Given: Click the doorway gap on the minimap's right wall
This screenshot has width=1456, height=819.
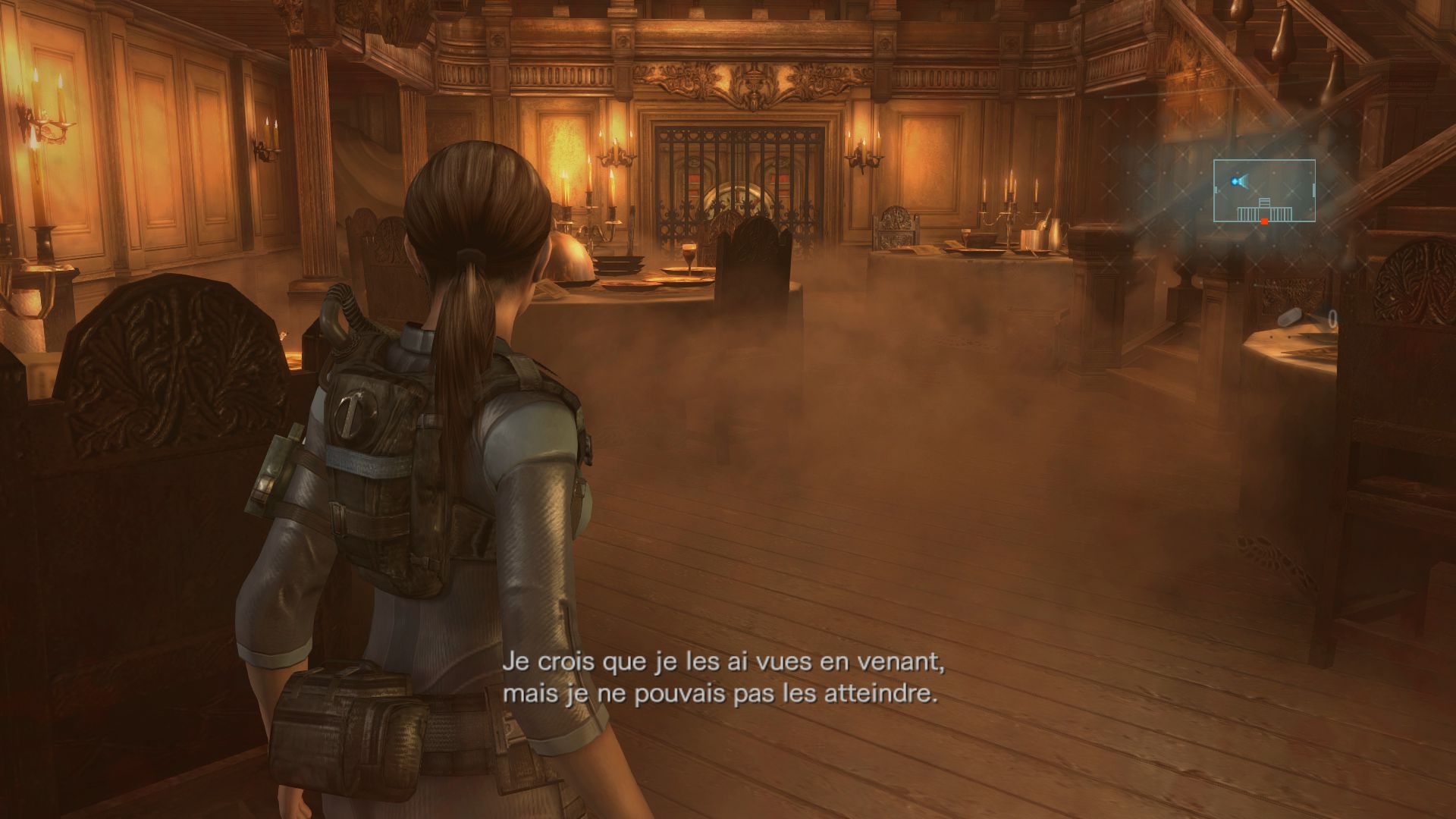Looking at the screenshot, I should pyautogui.click(x=1313, y=190).
